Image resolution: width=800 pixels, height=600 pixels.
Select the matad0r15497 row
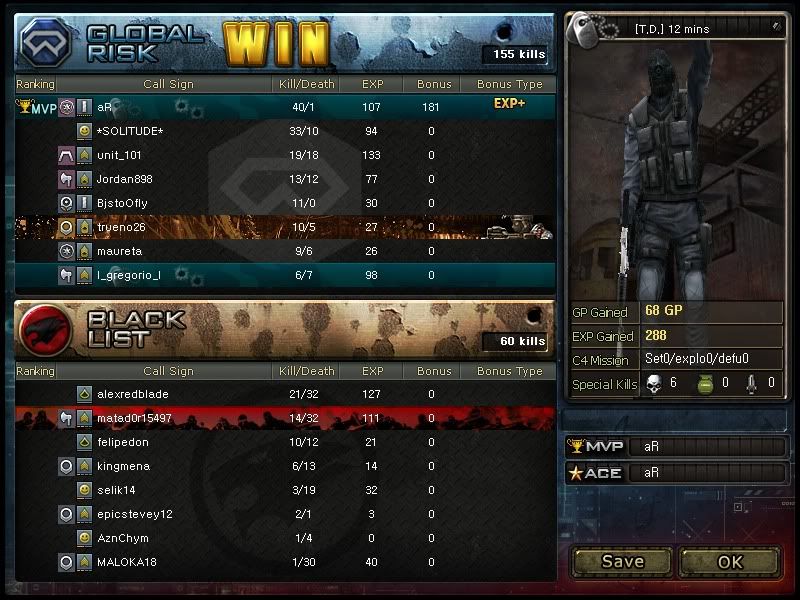(x=134, y=418)
